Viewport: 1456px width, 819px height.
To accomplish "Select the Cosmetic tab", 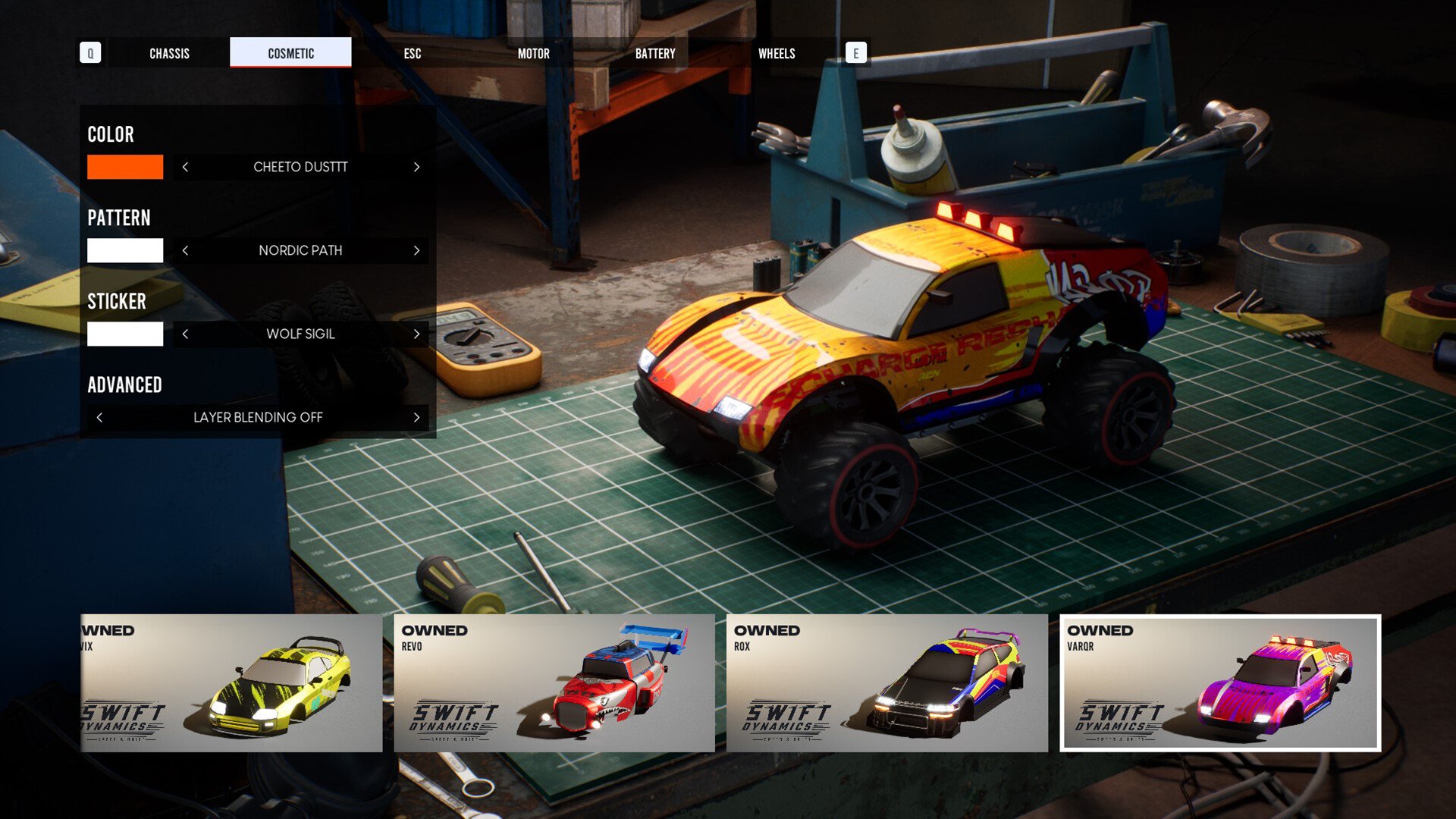I will click(290, 53).
